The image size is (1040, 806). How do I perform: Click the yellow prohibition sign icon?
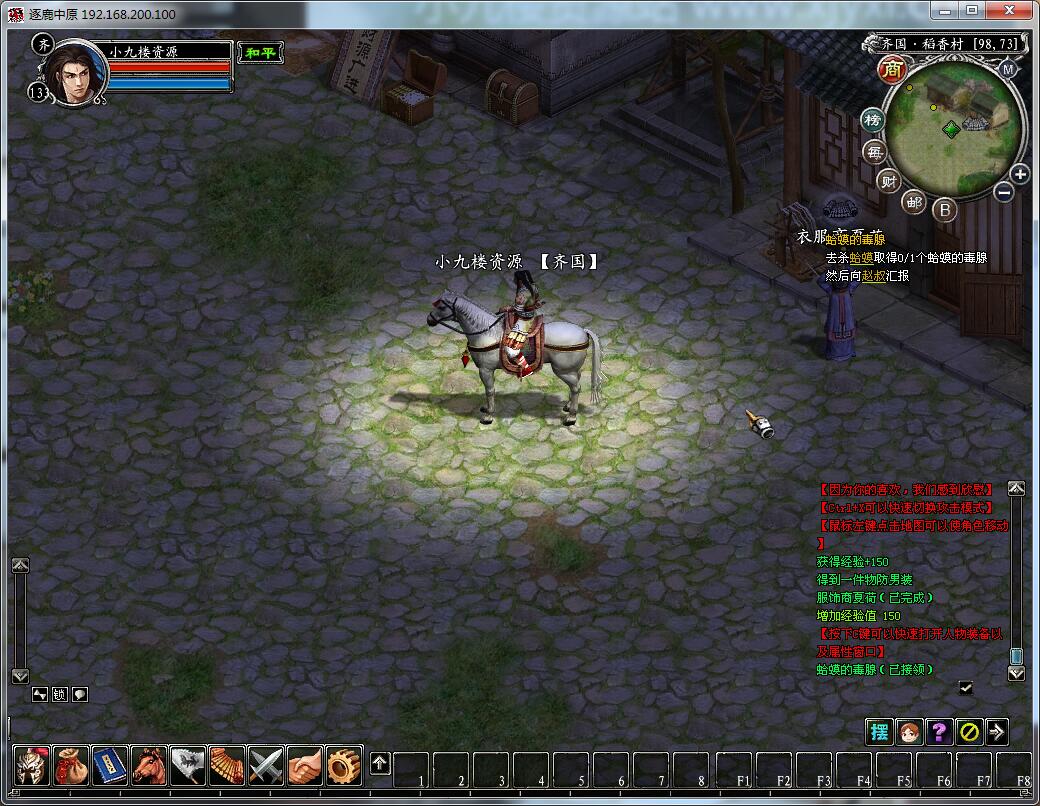pyautogui.click(x=967, y=731)
